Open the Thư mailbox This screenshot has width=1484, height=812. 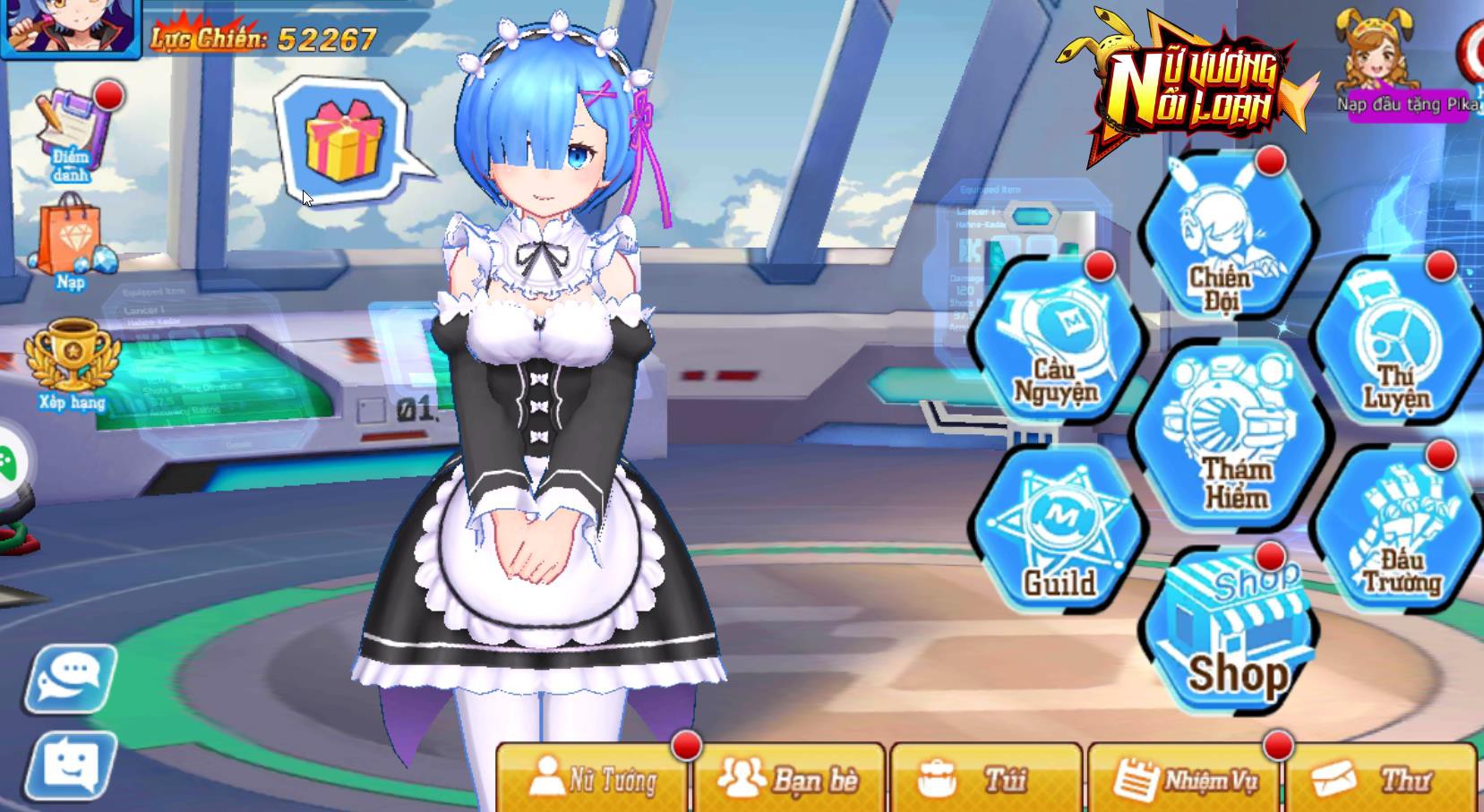pos(1379,779)
